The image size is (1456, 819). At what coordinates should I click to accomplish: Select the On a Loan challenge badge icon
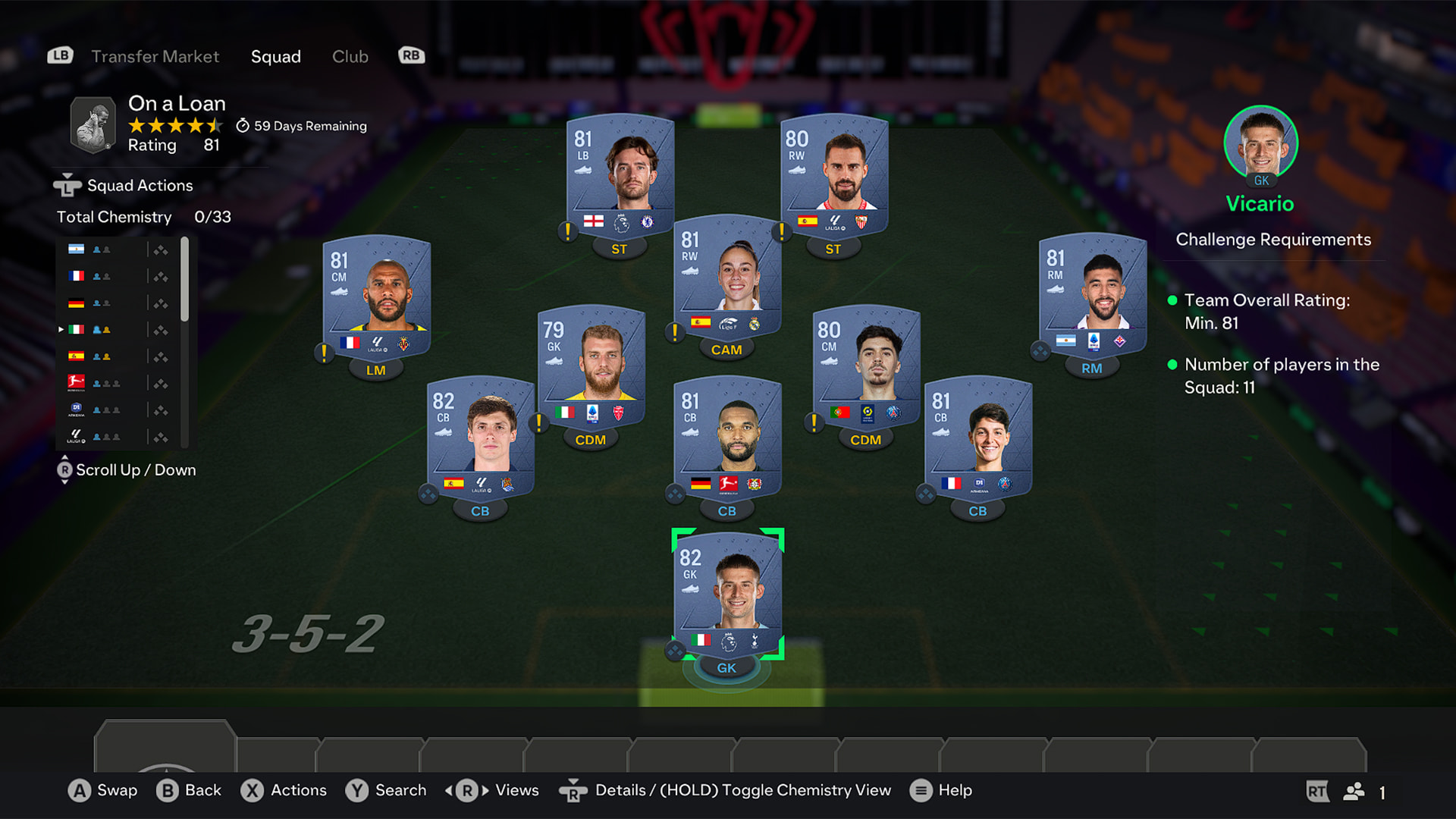tap(91, 124)
